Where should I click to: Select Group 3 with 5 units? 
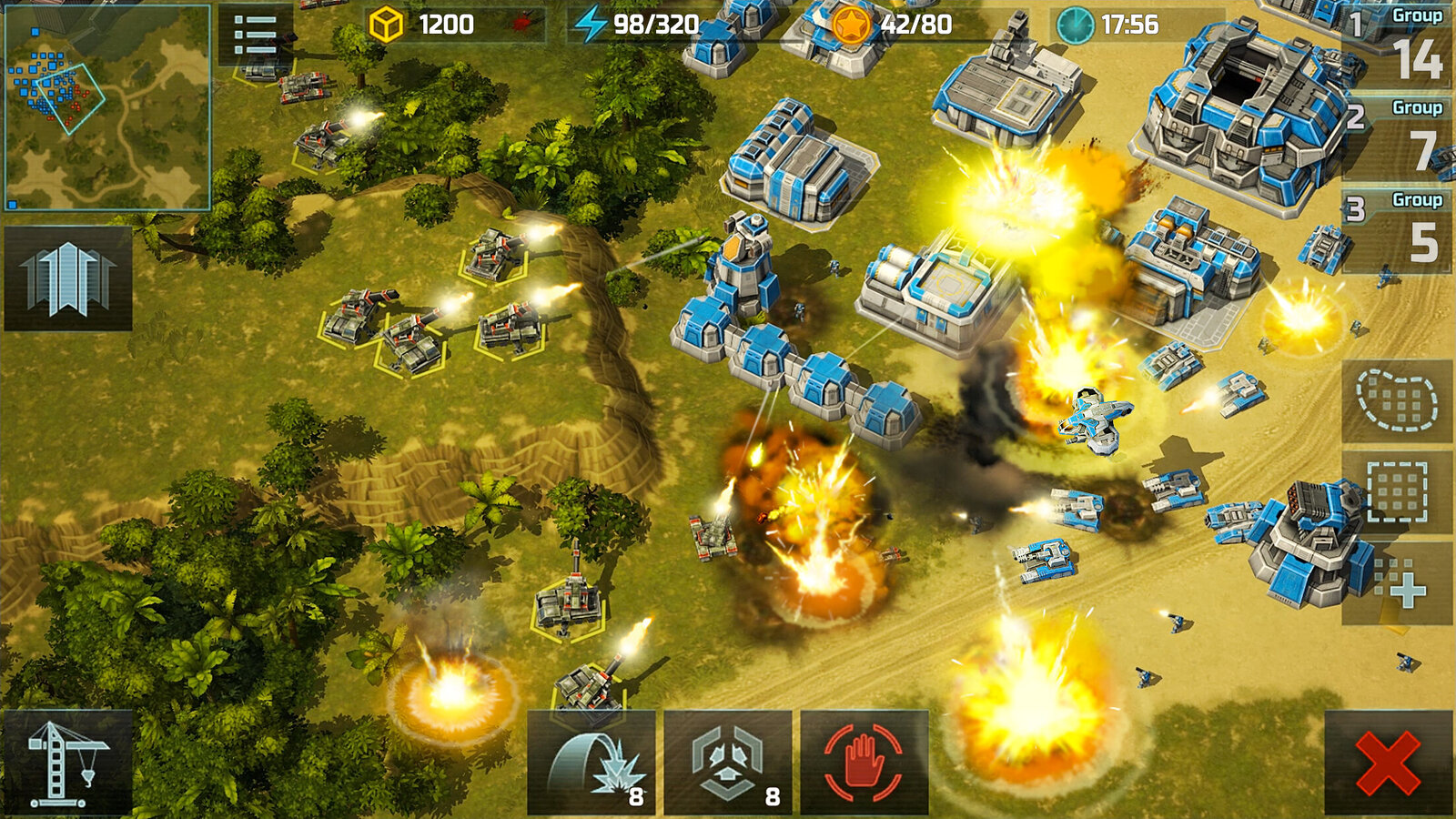[x=1398, y=231]
